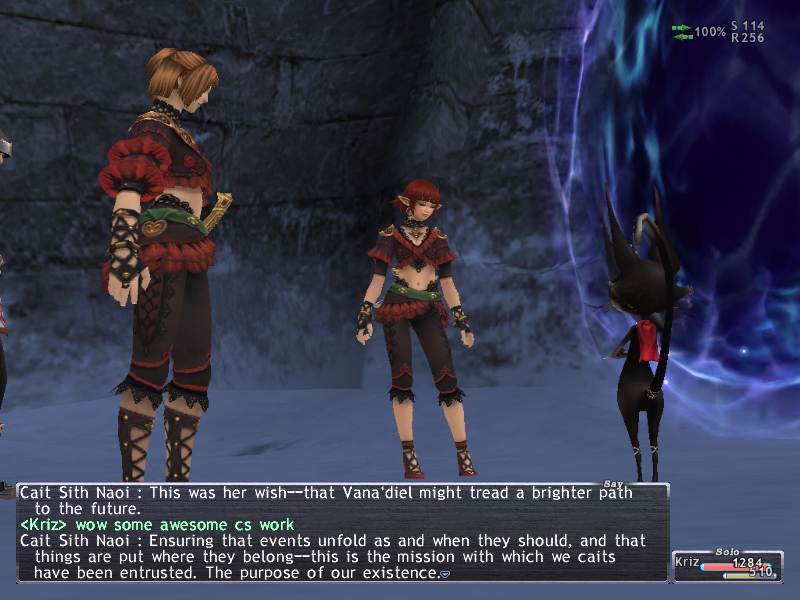Click the Say chat mode label
This screenshot has height=600, width=800.
point(612,485)
